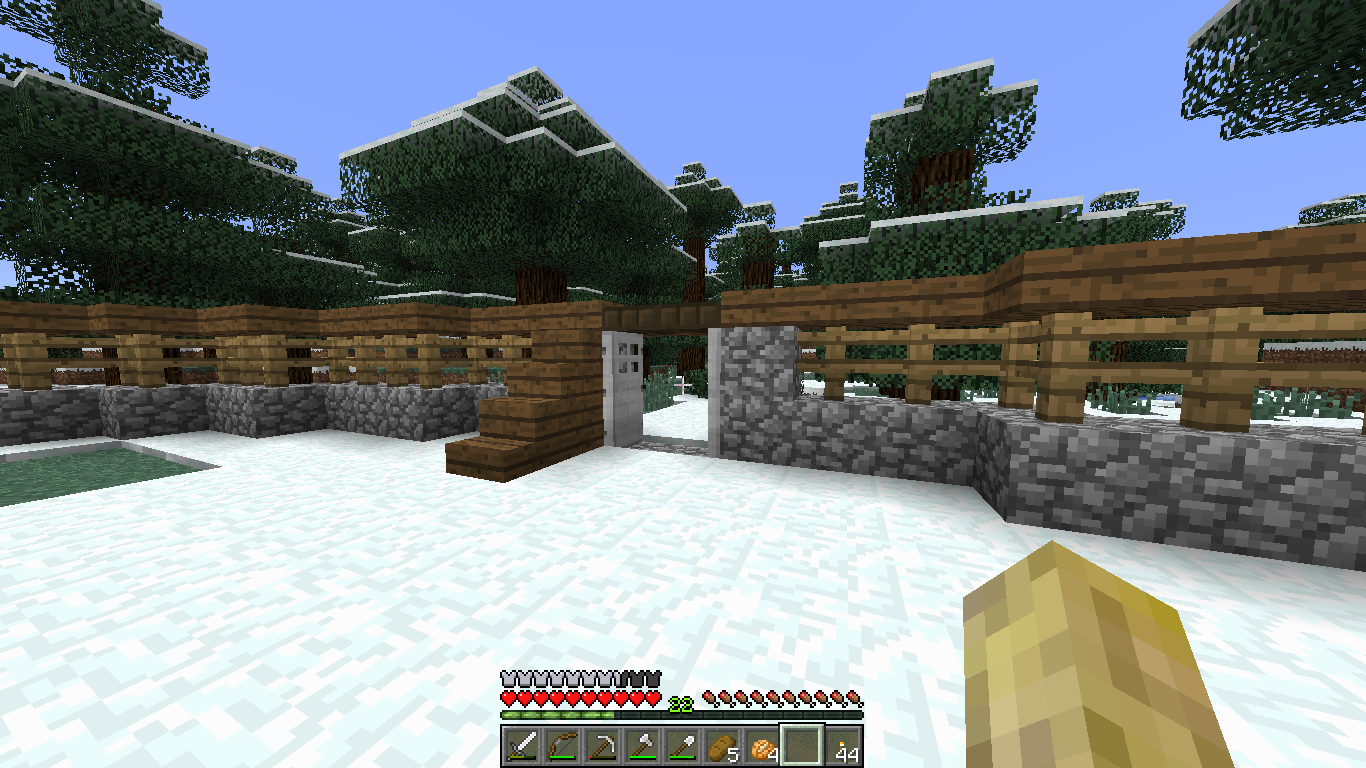Screen dimensions: 1366x768
Task: Equip the bow from the hotbar
Action: point(562,746)
